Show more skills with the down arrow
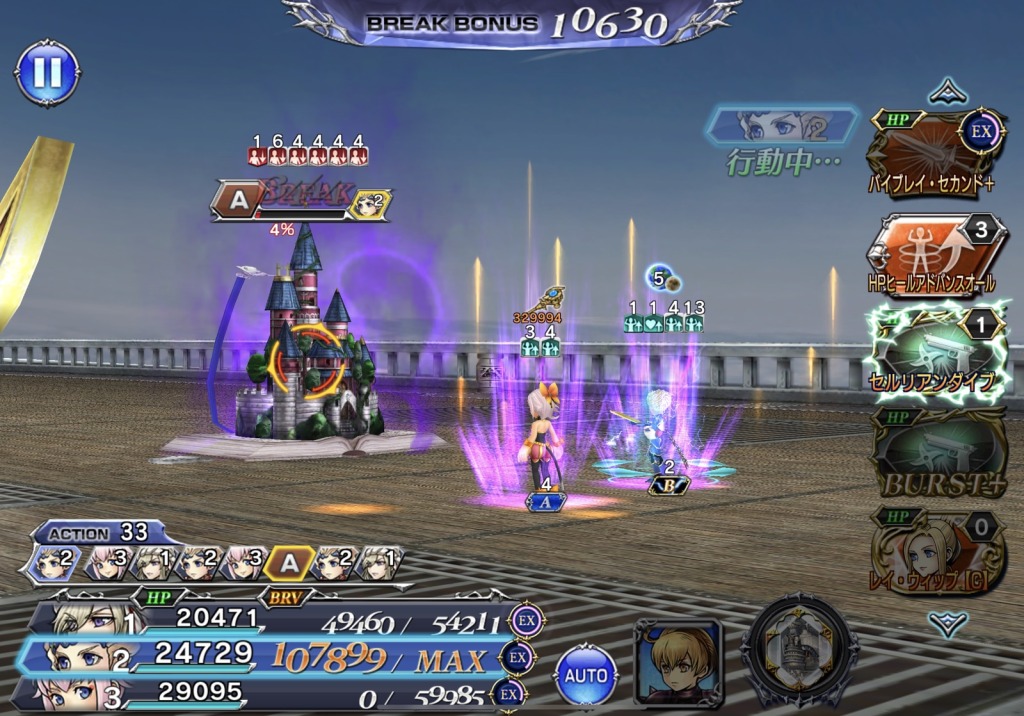The width and height of the screenshot is (1024, 716). pyautogui.click(x=946, y=625)
